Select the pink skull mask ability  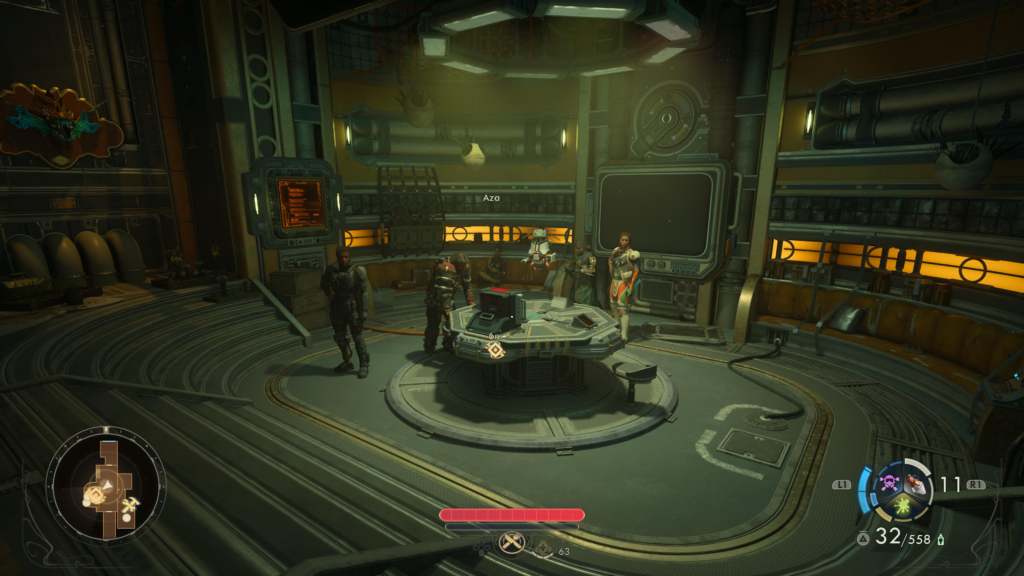pos(888,486)
